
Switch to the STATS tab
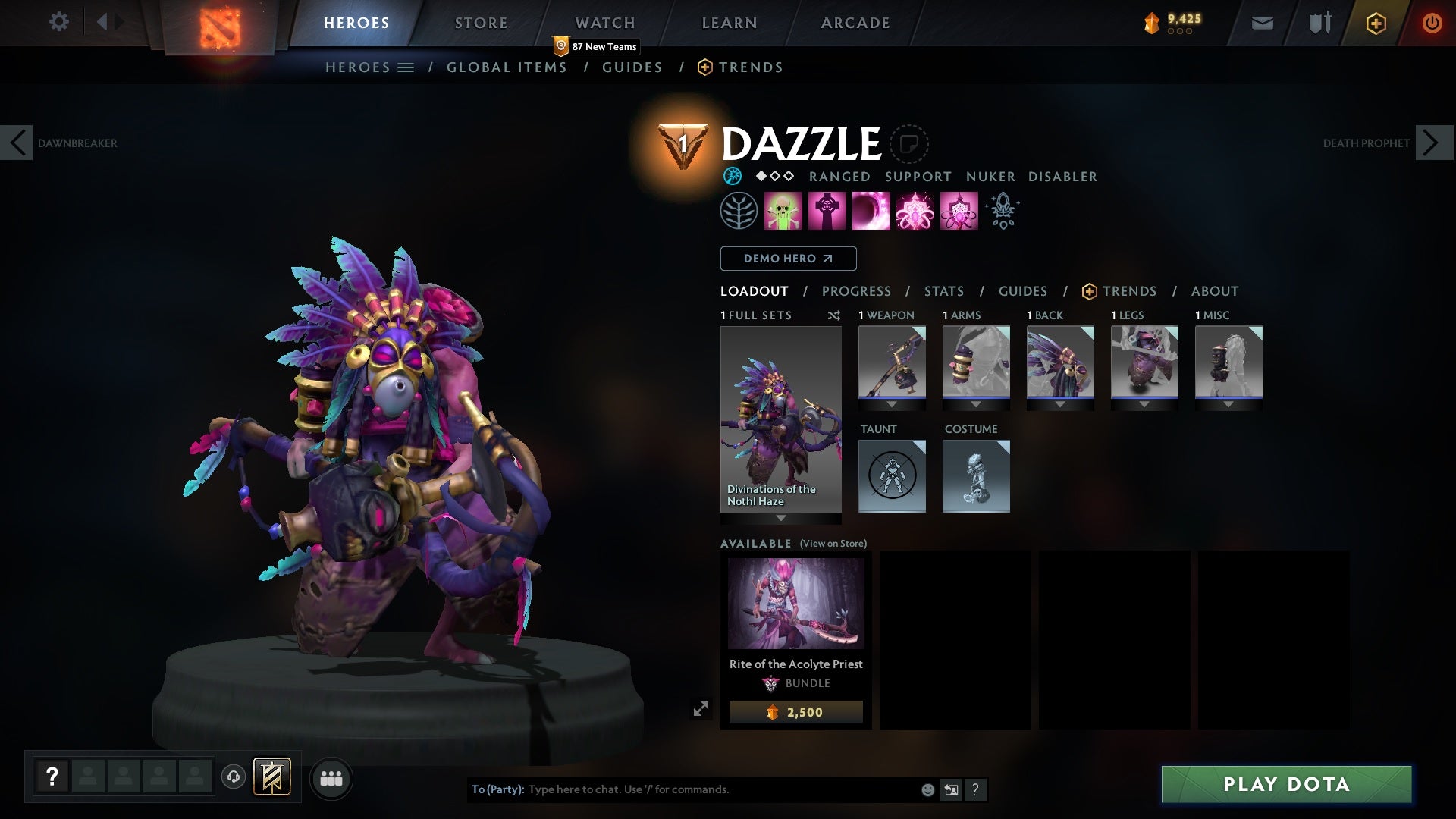pyautogui.click(x=943, y=291)
